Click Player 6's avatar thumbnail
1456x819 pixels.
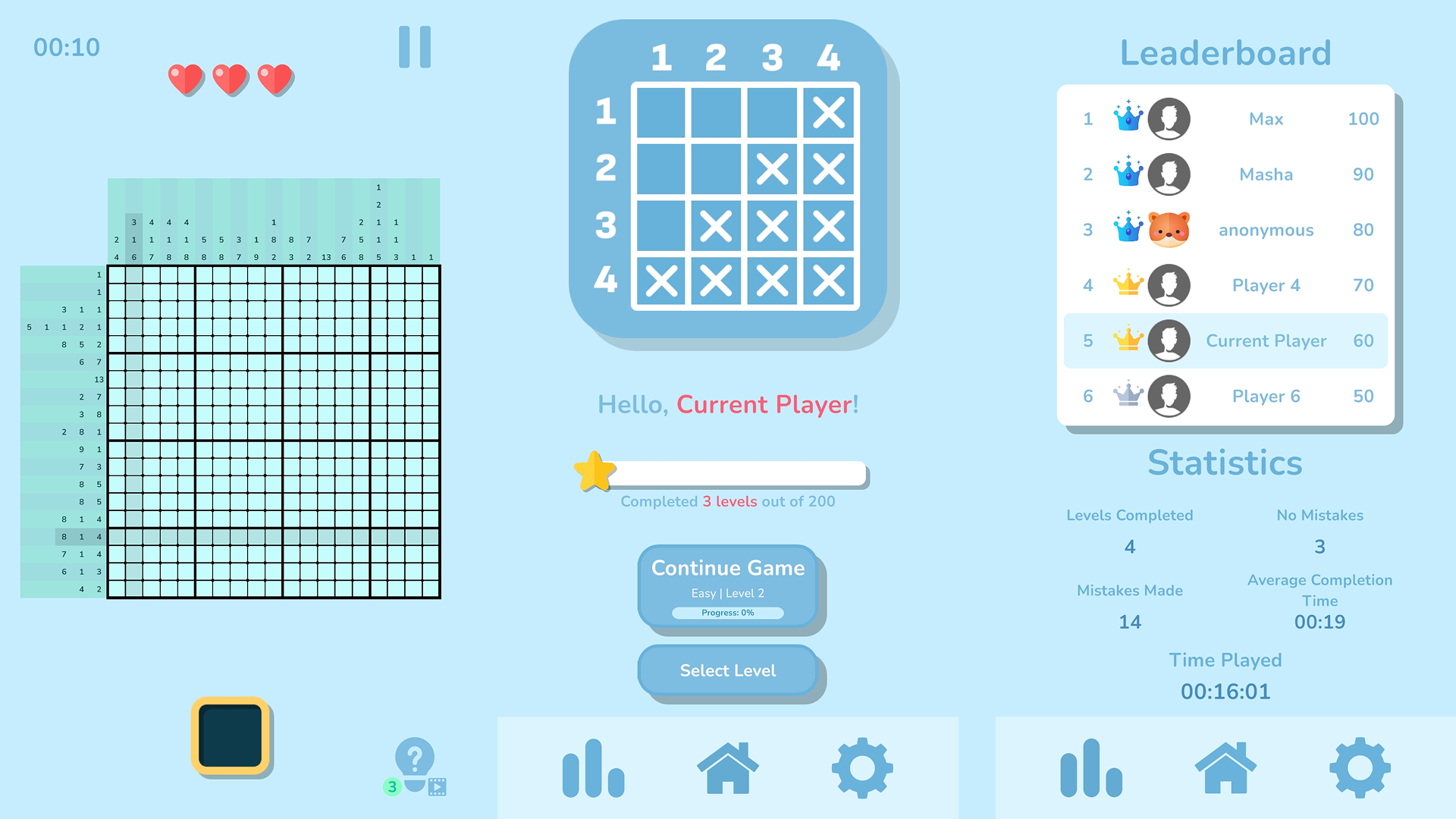1169,396
